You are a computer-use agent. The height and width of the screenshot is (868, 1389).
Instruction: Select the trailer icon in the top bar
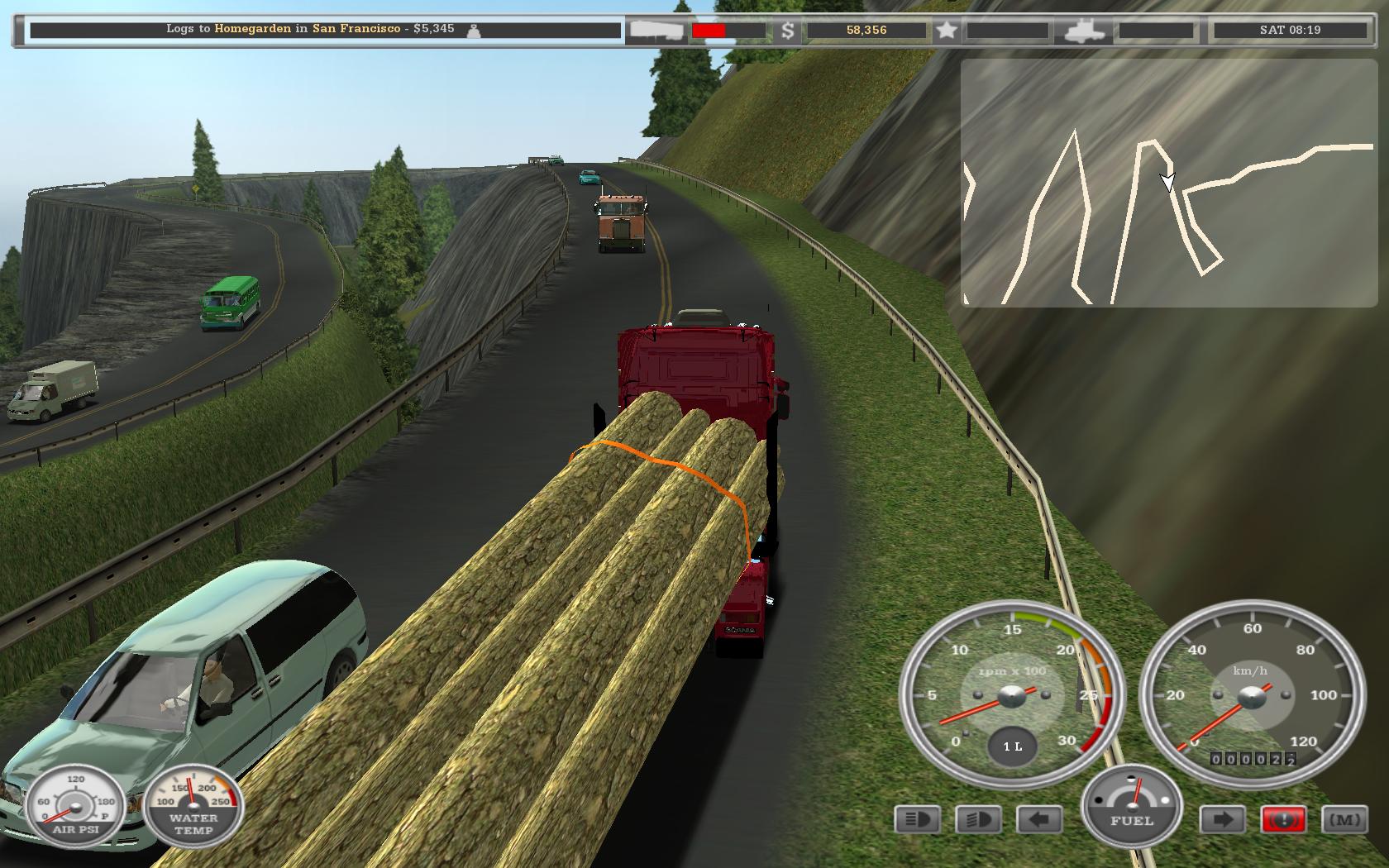656,31
